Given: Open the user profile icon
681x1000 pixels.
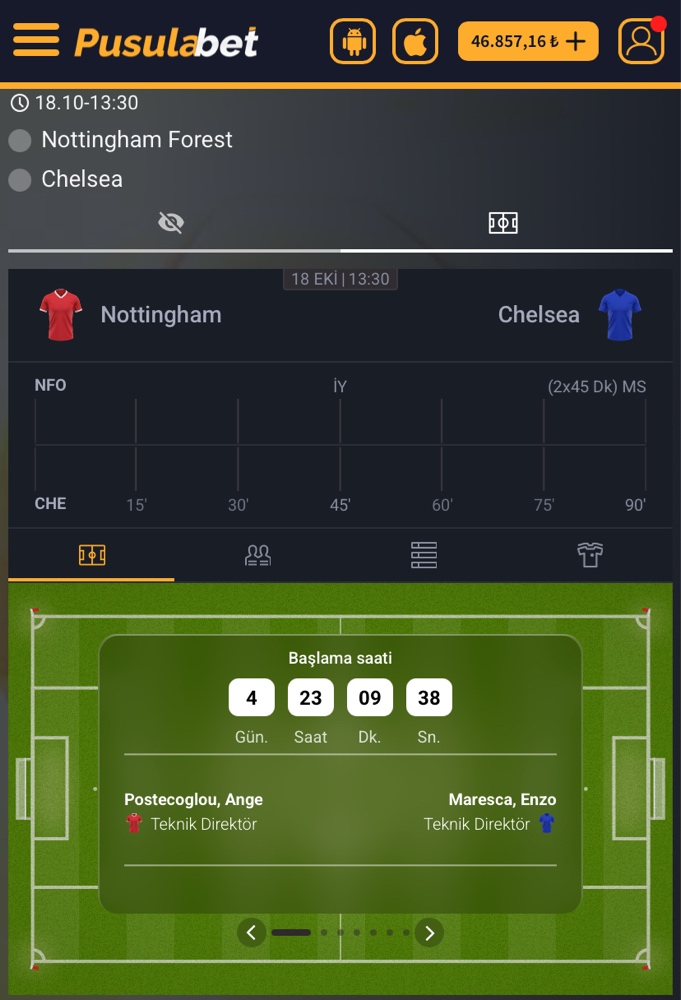Looking at the screenshot, I should pos(641,42).
